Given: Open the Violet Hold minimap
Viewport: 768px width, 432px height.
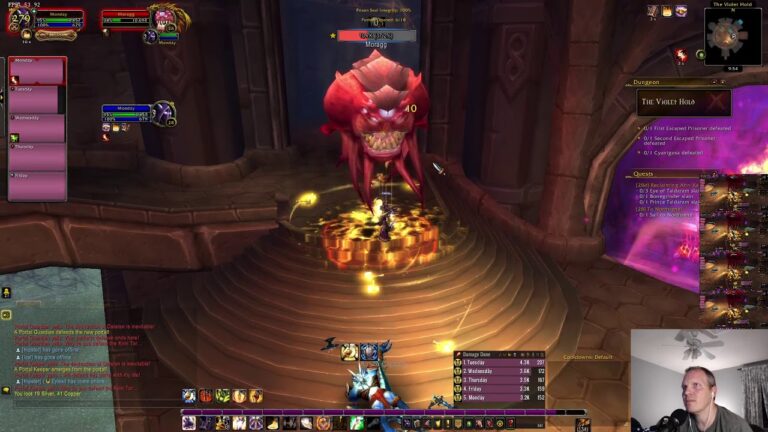Looking at the screenshot, I should coord(733,37).
